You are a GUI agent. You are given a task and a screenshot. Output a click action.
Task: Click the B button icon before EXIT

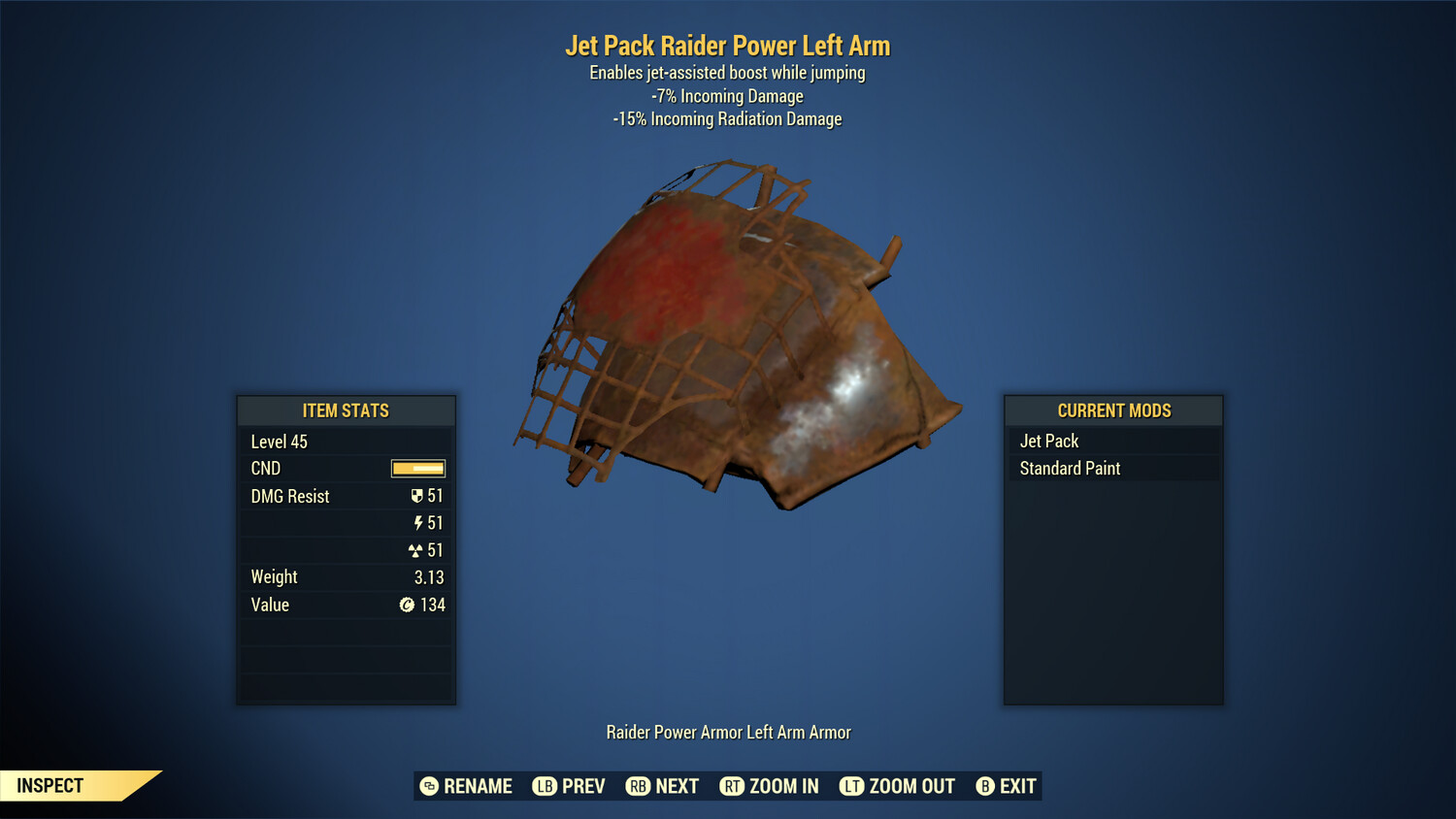(983, 786)
